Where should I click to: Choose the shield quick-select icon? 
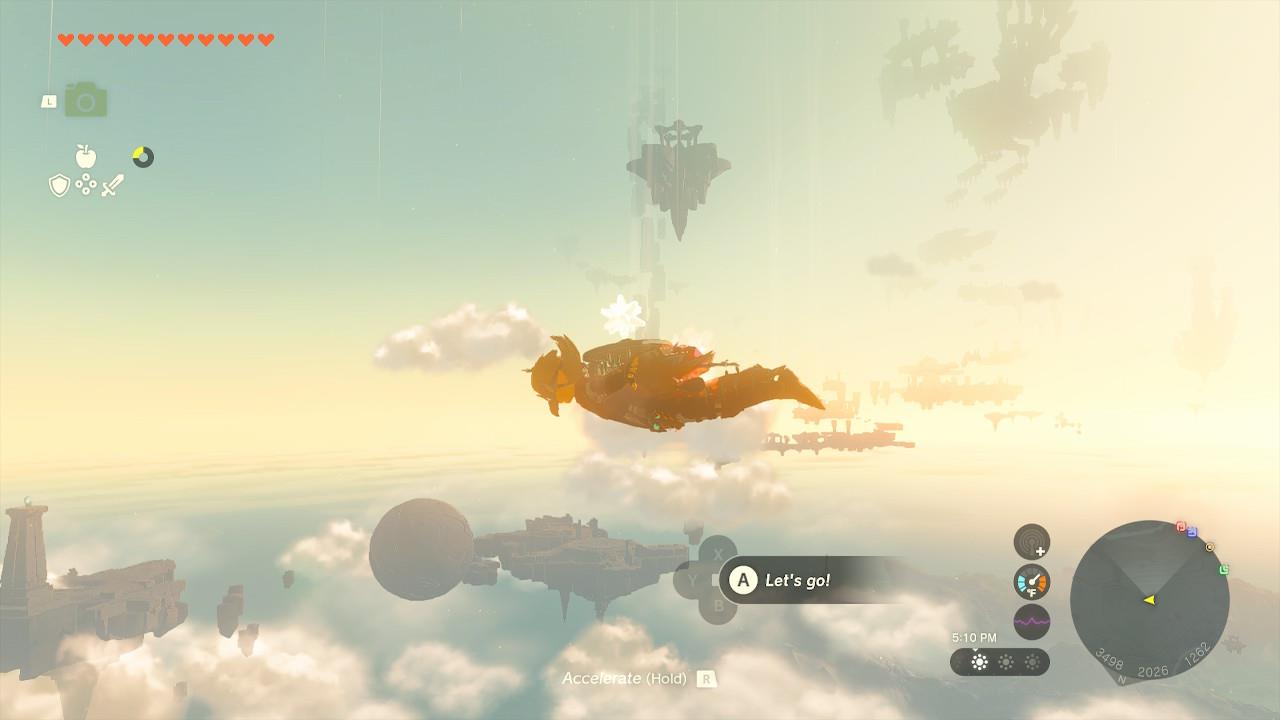[x=59, y=185]
